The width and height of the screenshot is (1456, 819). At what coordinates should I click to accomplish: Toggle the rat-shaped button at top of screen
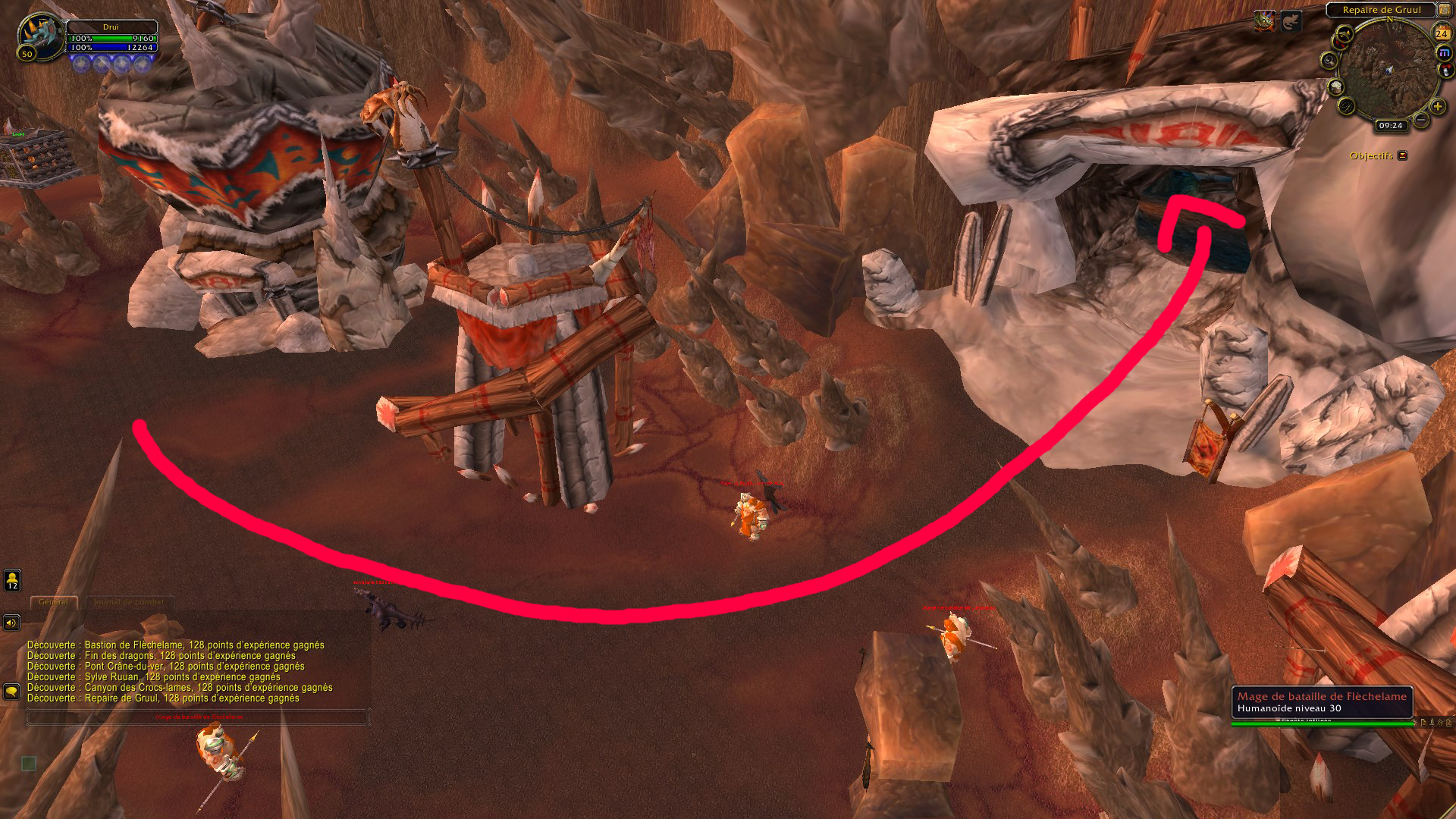1291,22
